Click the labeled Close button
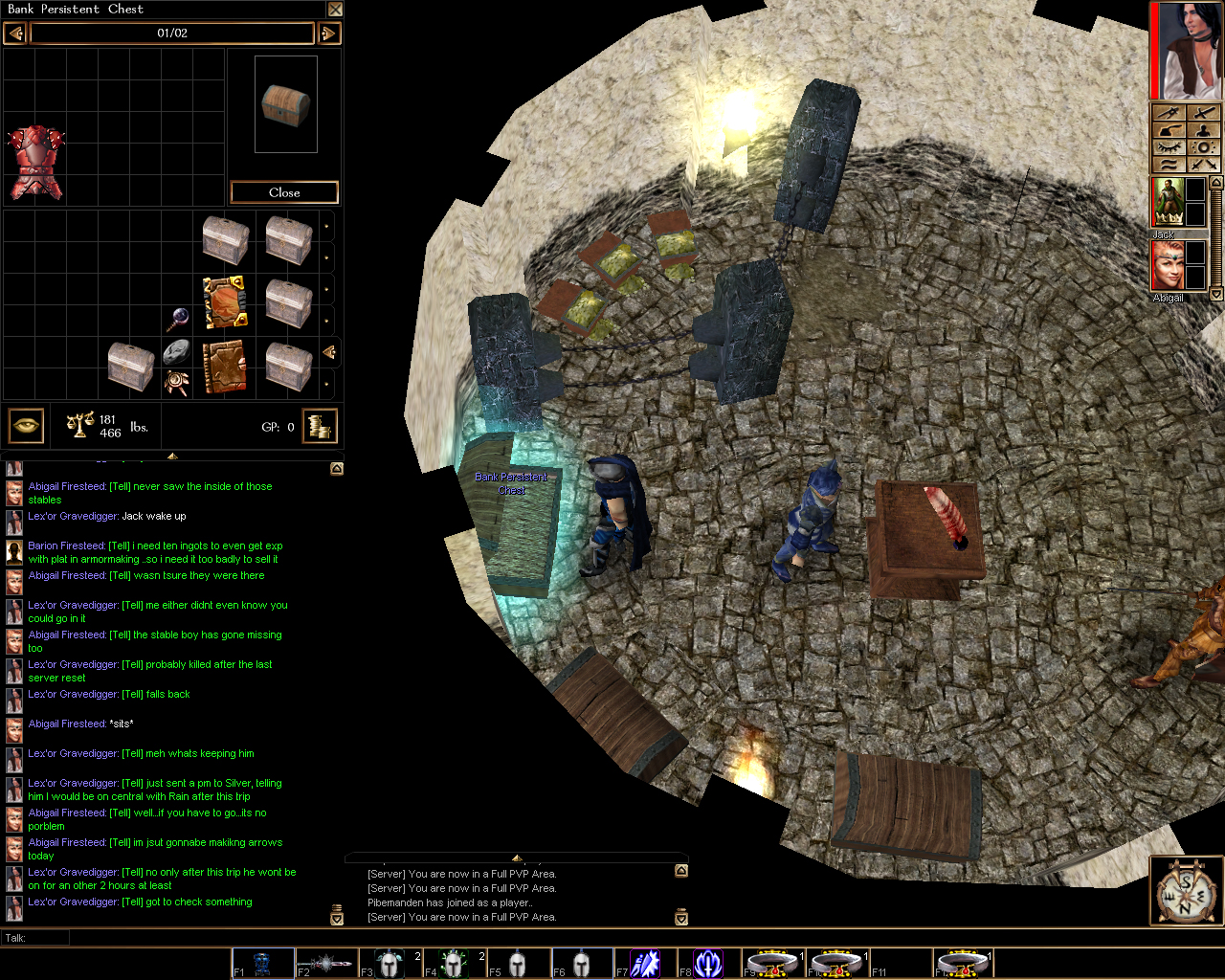The width and height of the screenshot is (1225, 980). click(284, 192)
